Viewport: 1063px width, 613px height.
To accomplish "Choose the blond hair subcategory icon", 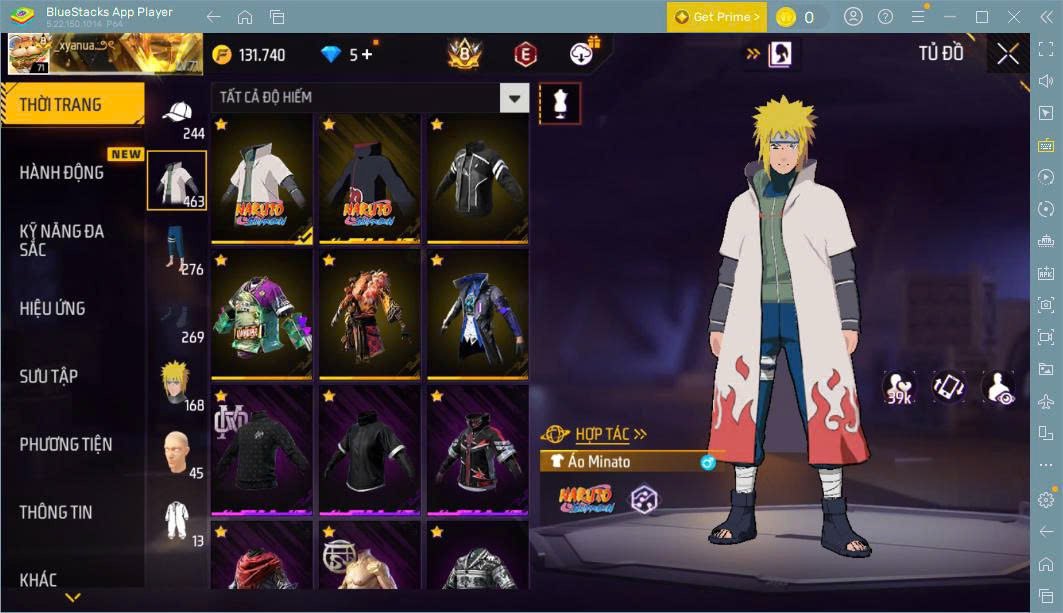I will 177,384.
